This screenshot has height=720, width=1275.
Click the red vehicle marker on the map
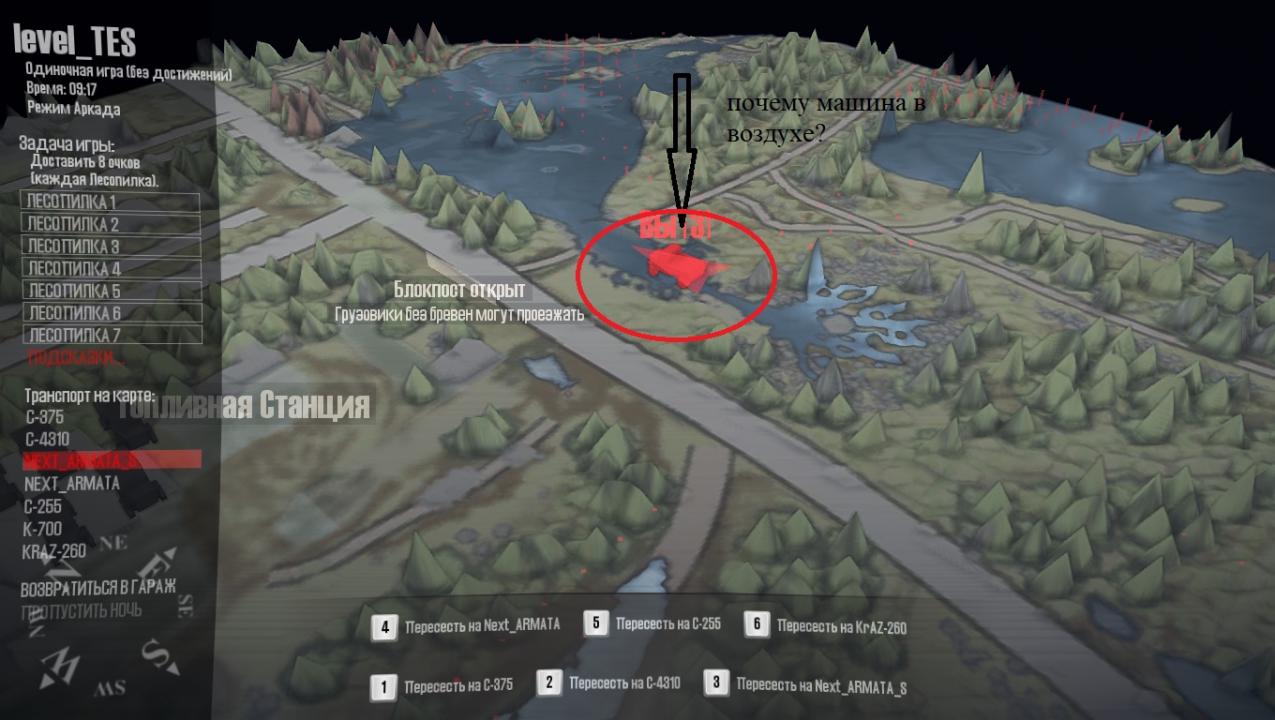click(677, 264)
